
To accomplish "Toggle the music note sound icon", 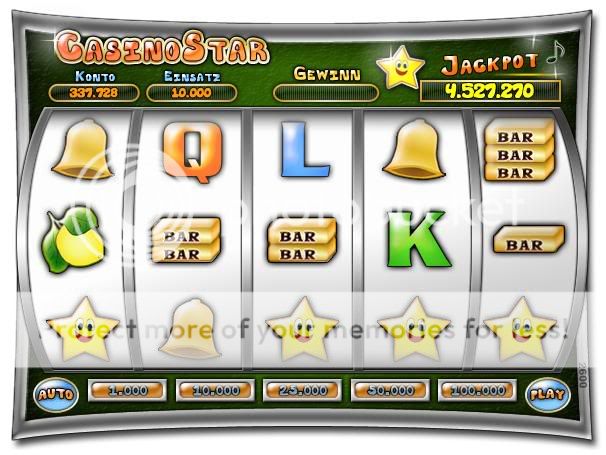I will 553,57.
